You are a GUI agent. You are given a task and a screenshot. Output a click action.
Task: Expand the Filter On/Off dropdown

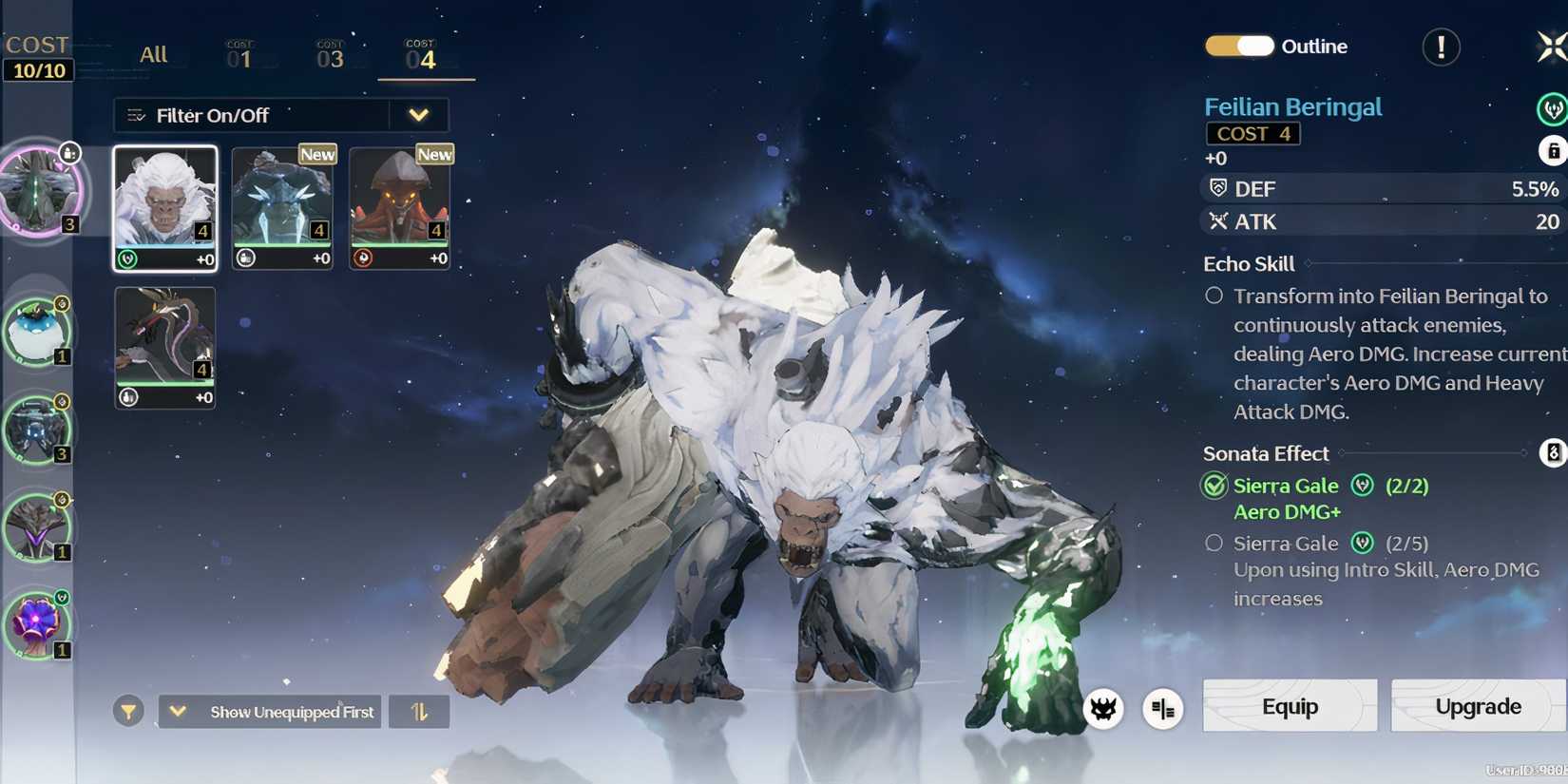pos(418,115)
